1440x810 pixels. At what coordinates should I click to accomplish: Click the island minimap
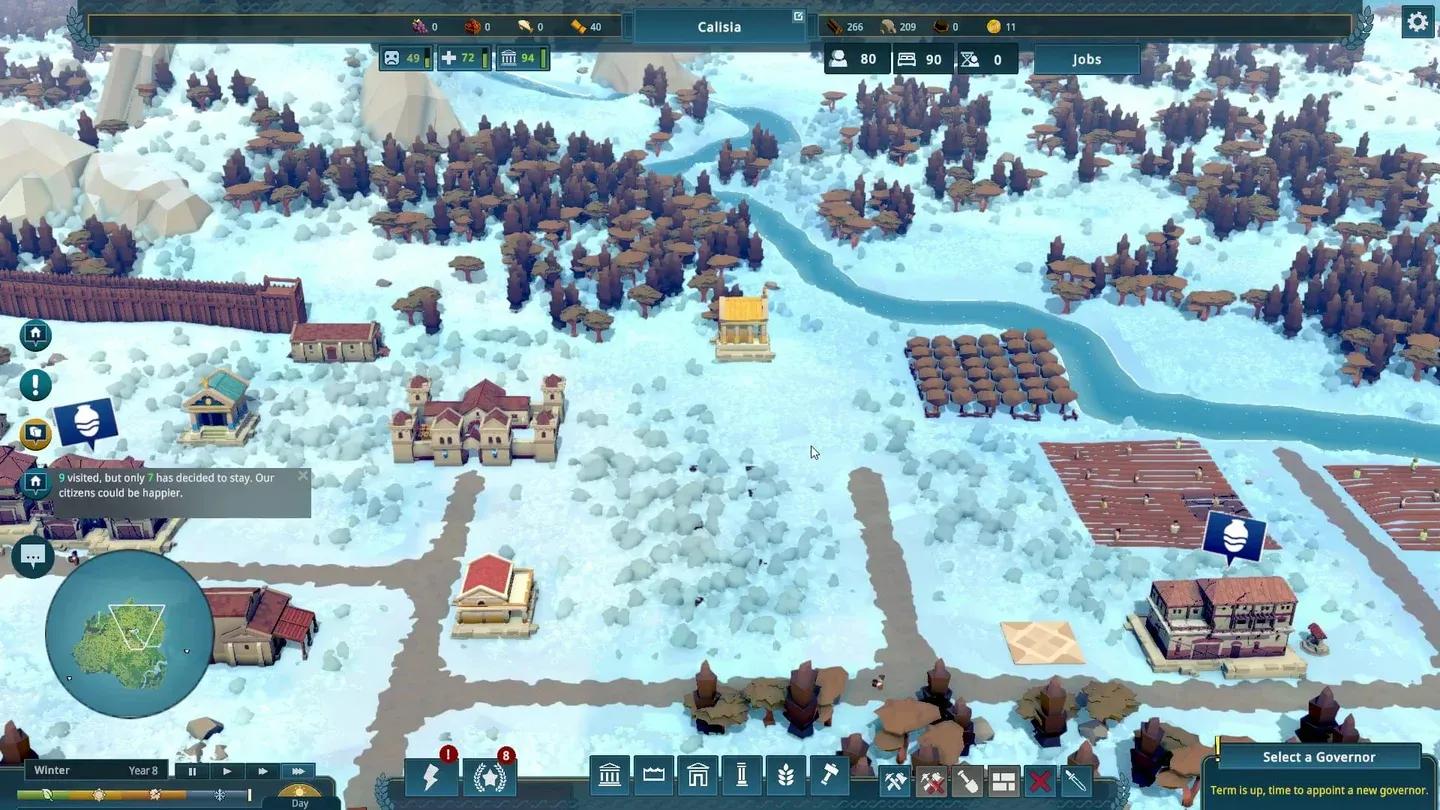(129, 633)
